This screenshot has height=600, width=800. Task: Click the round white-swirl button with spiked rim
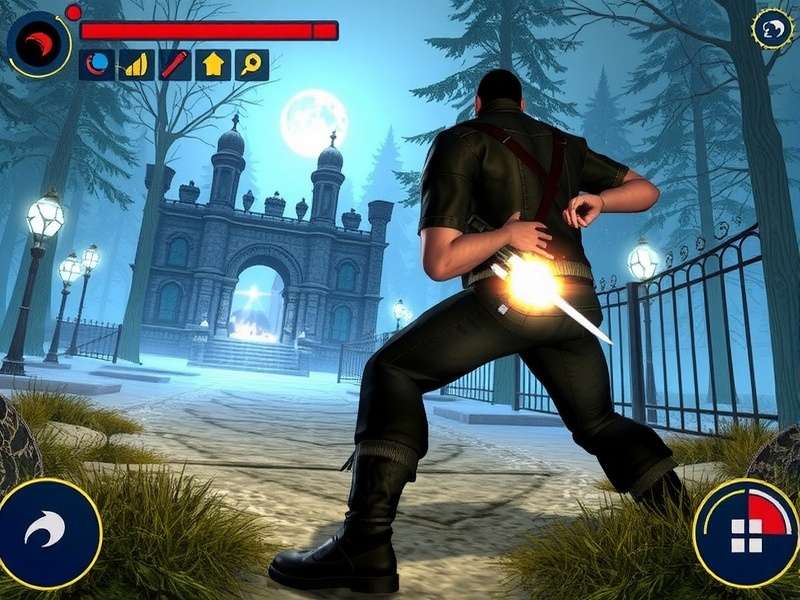[772, 29]
